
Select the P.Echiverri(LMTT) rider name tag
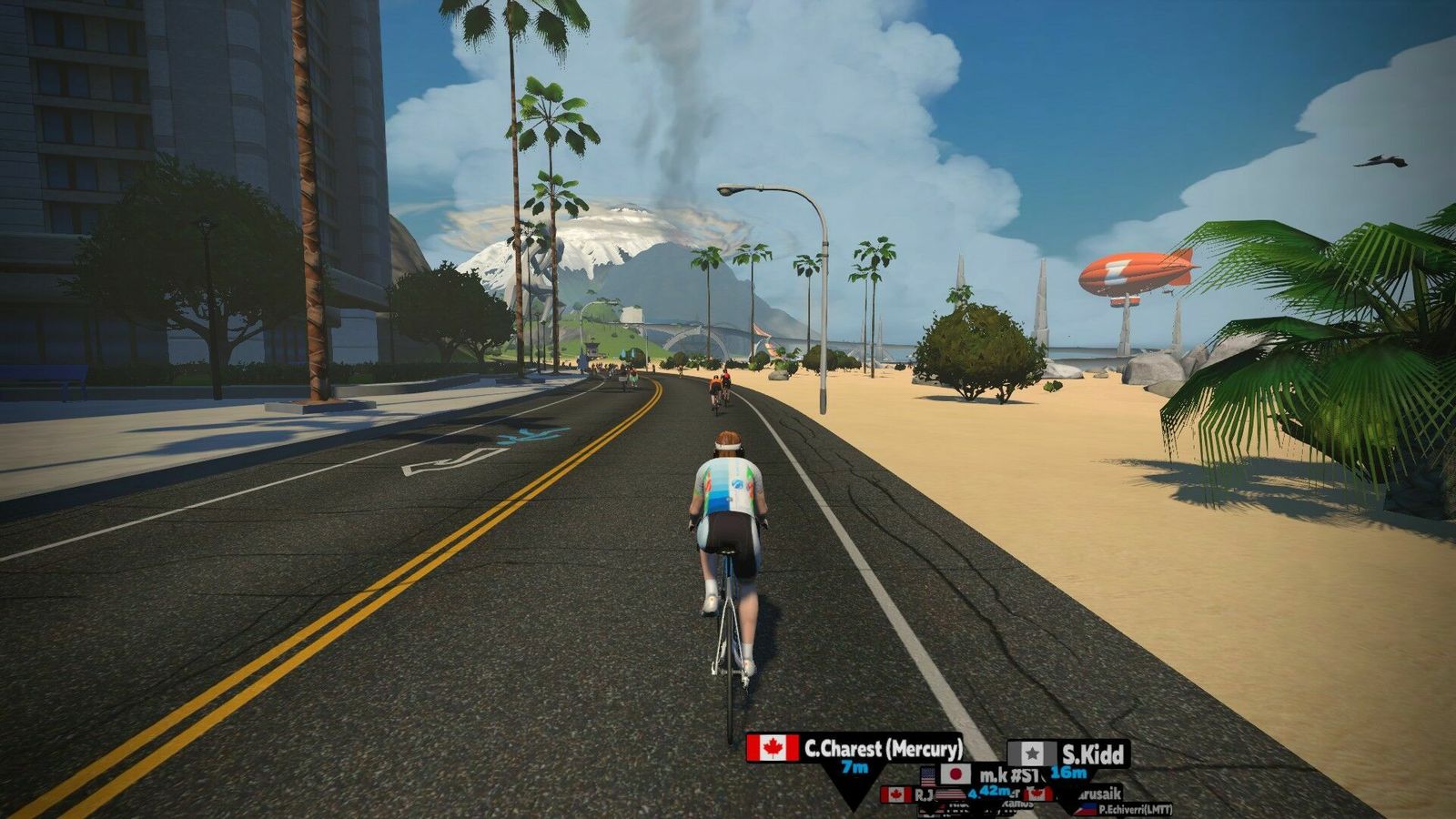1133,809
